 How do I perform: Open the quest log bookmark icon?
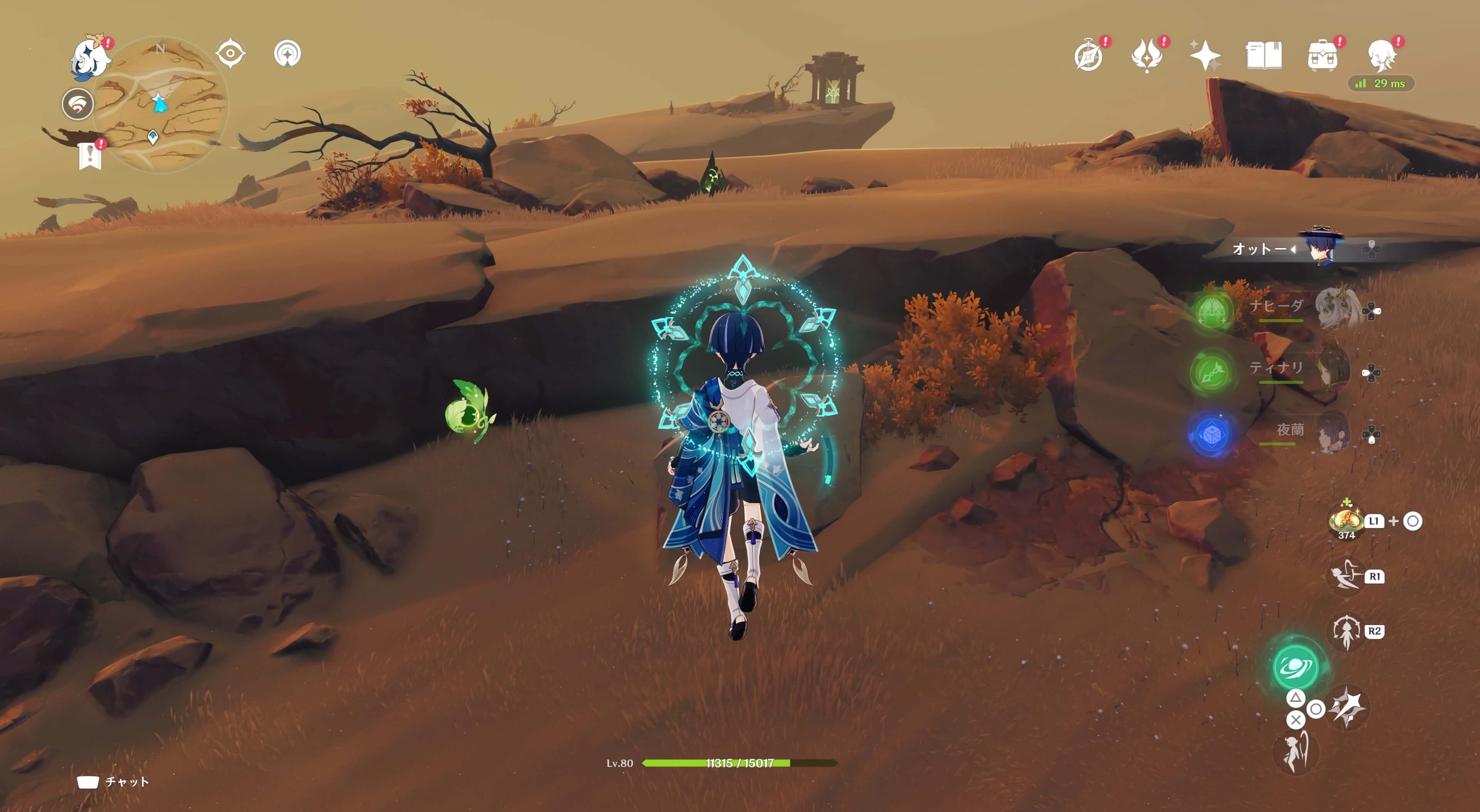pos(90,155)
